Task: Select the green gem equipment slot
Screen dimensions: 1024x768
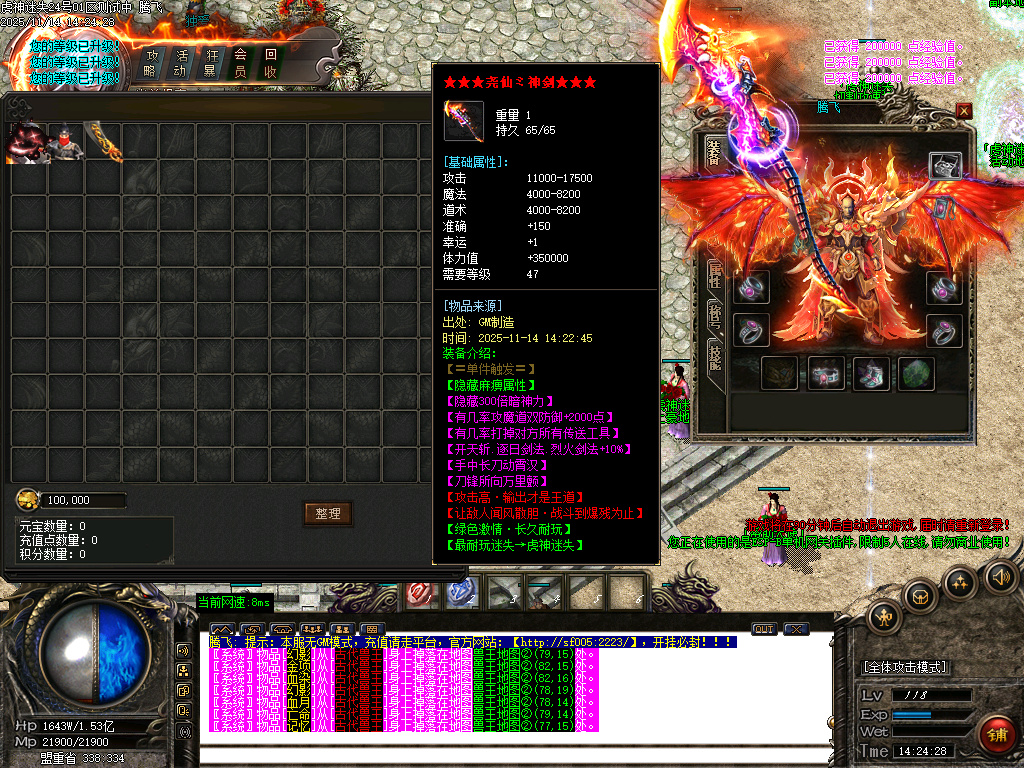Action: [x=916, y=373]
